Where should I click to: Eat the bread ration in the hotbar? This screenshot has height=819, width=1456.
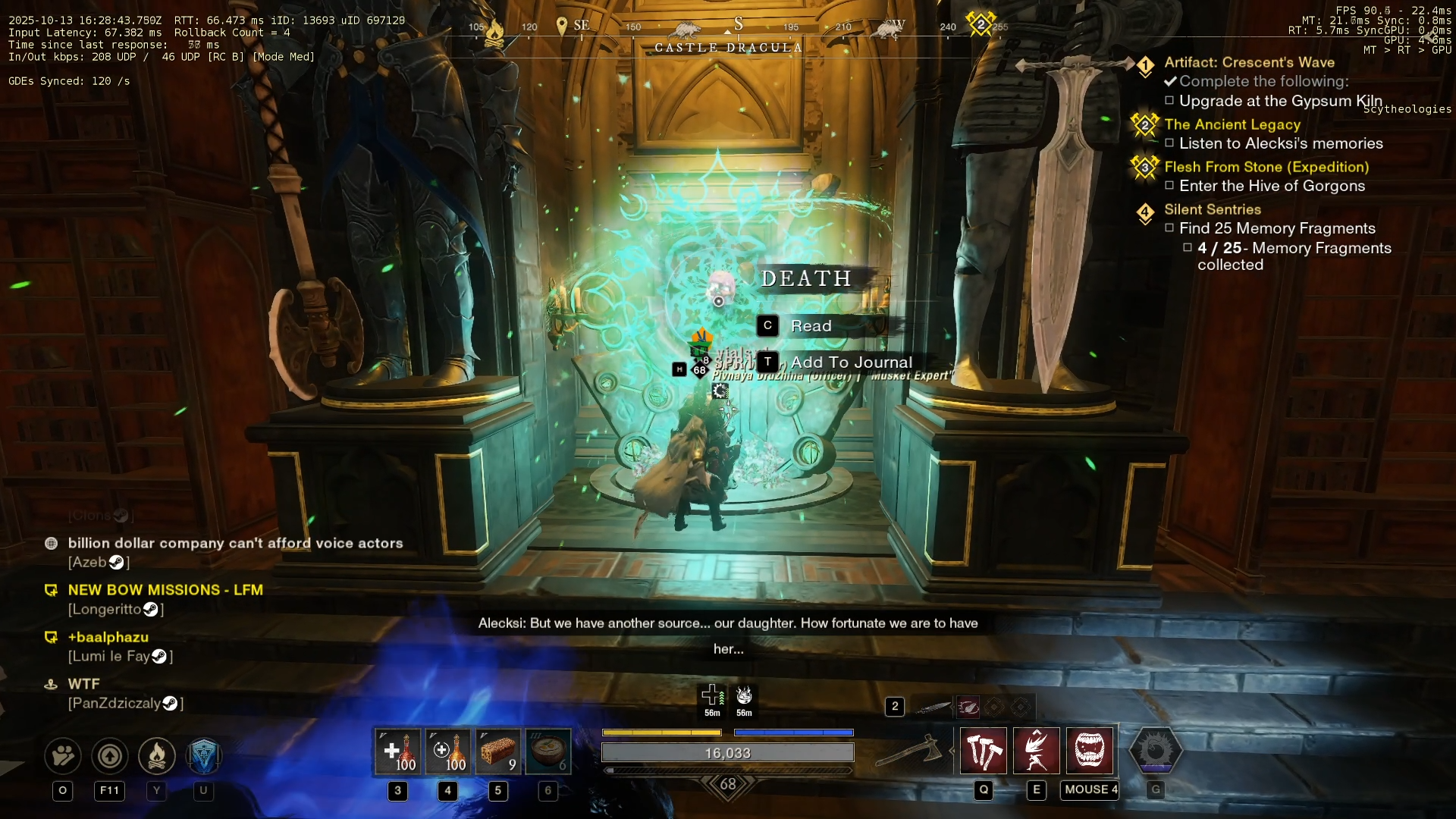pyautogui.click(x=497, y=752)
